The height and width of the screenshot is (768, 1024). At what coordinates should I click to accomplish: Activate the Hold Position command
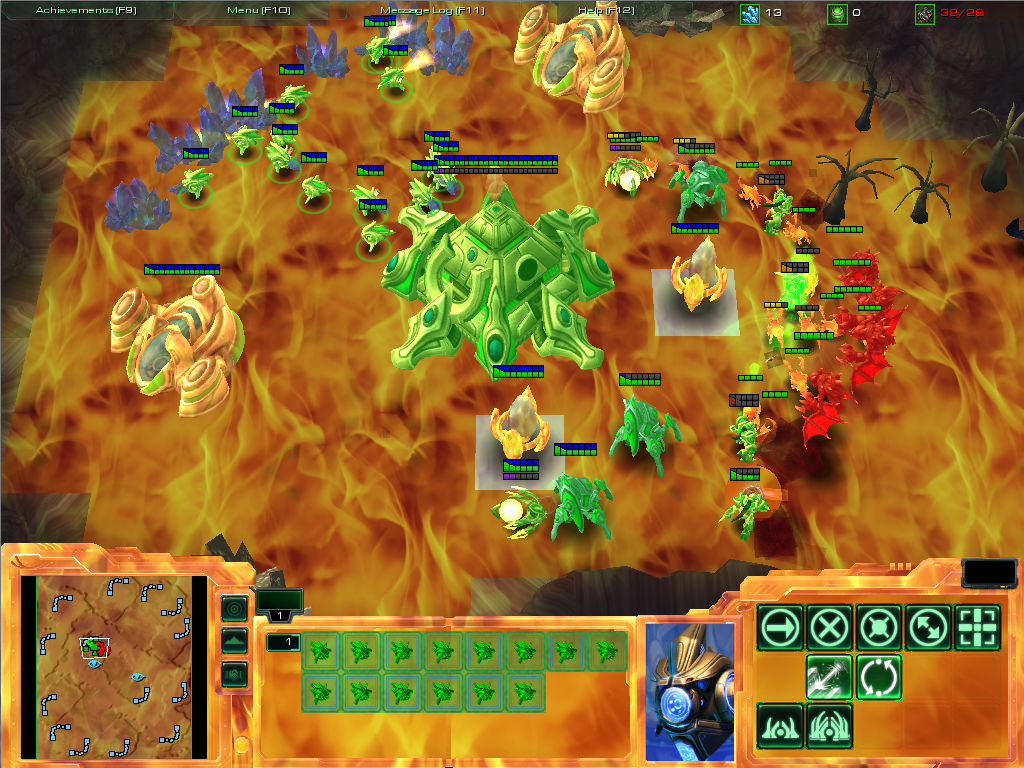(x=879, y=628)
